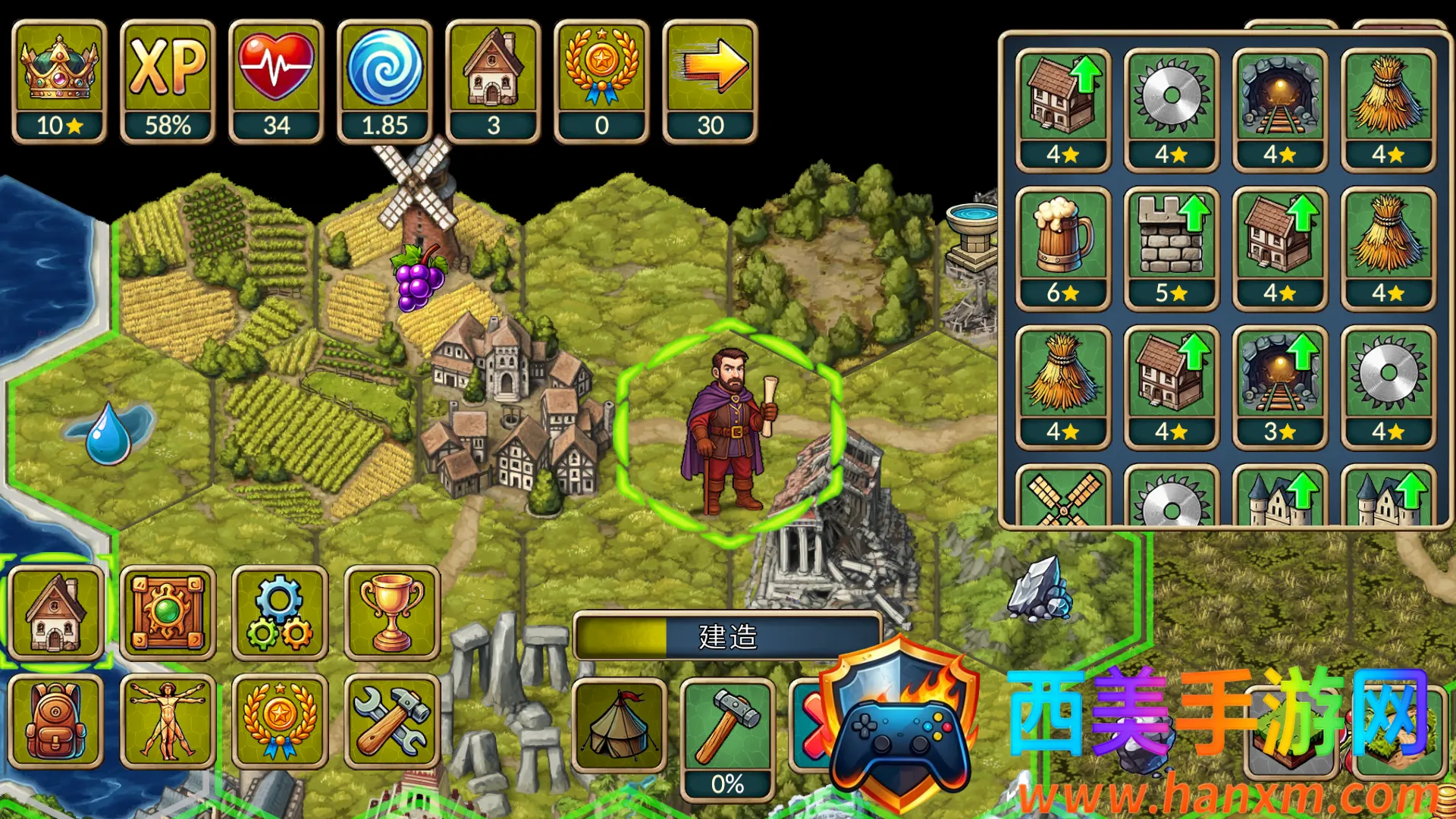Click the crown level indicator

coord(59,81)
